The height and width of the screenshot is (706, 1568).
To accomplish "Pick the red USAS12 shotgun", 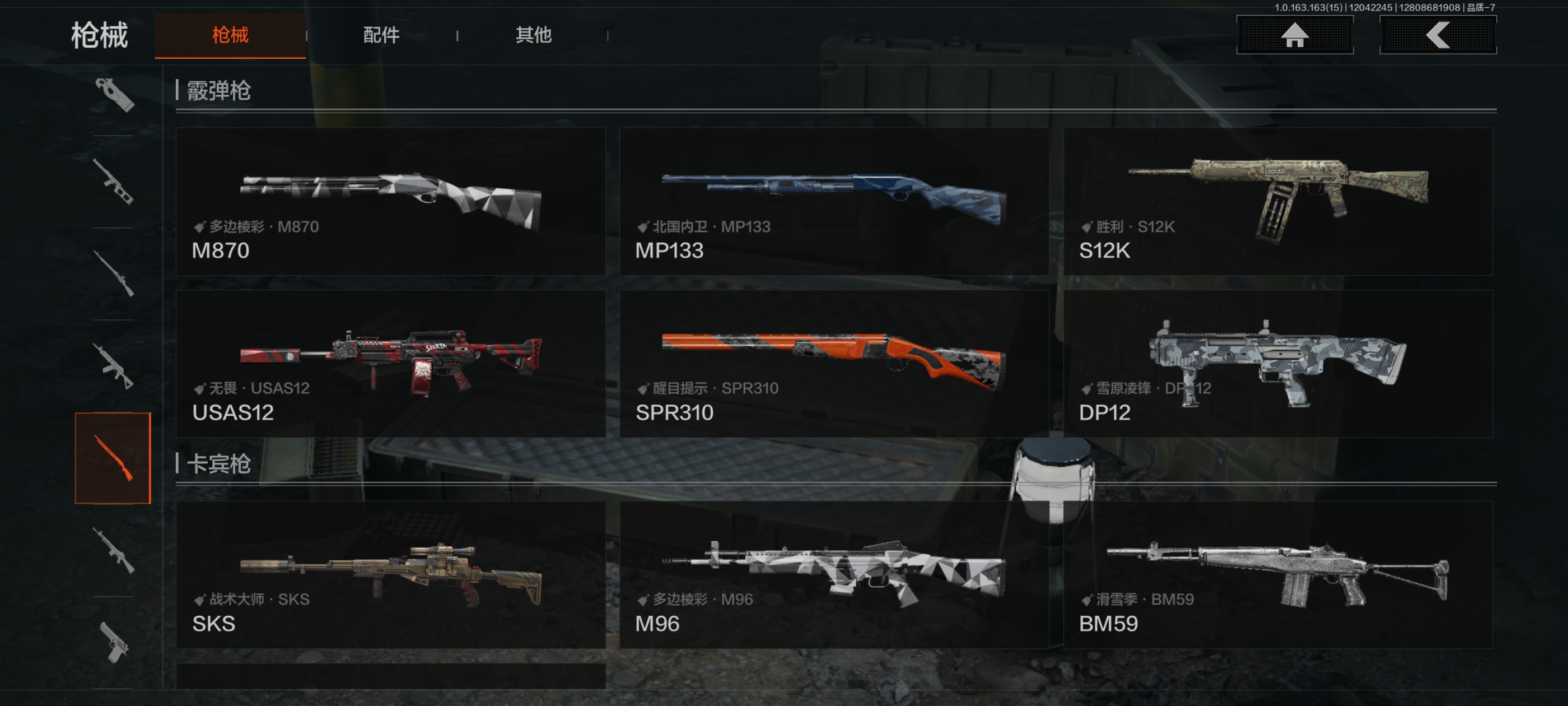I will pos(390,364).
